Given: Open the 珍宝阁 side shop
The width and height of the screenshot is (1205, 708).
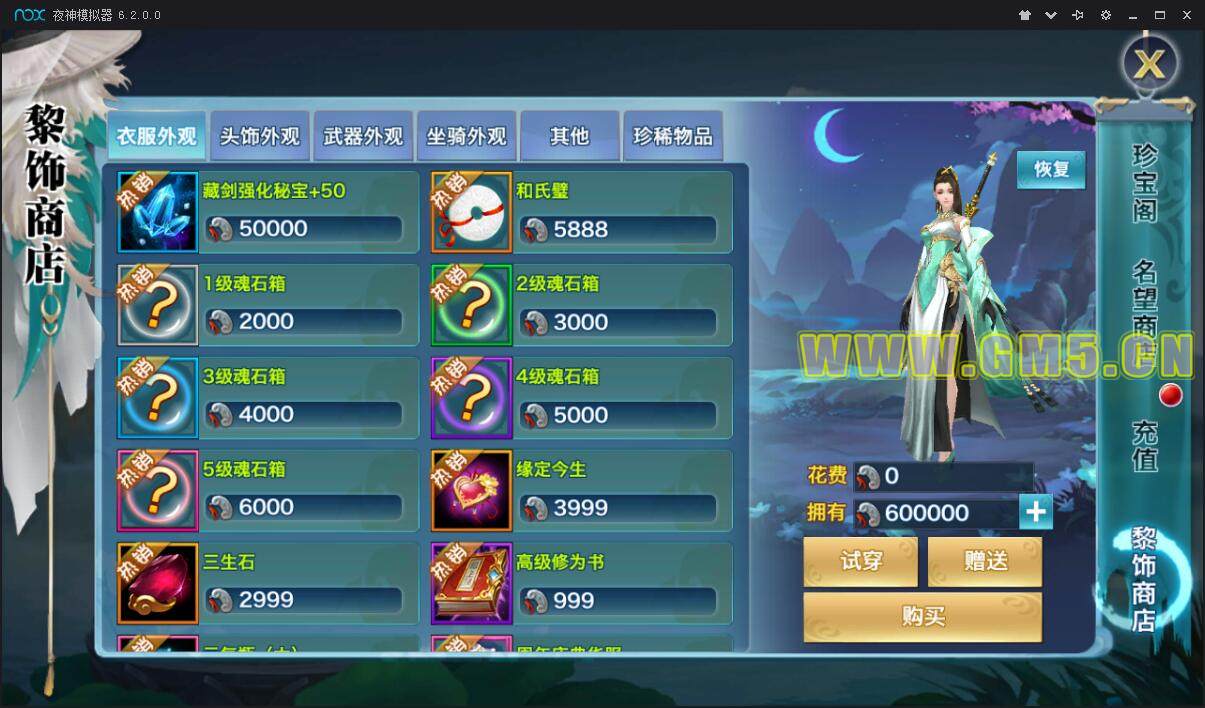Looking at the screenshot, I should click(1145, 182).
